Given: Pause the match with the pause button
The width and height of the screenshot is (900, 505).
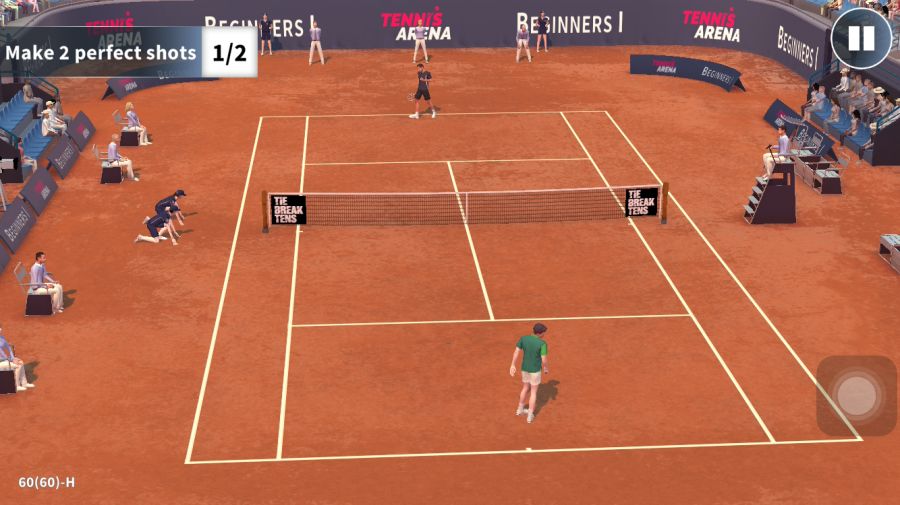Looking at the screenshot, I should pyautogui.click(x=860, y=39).
